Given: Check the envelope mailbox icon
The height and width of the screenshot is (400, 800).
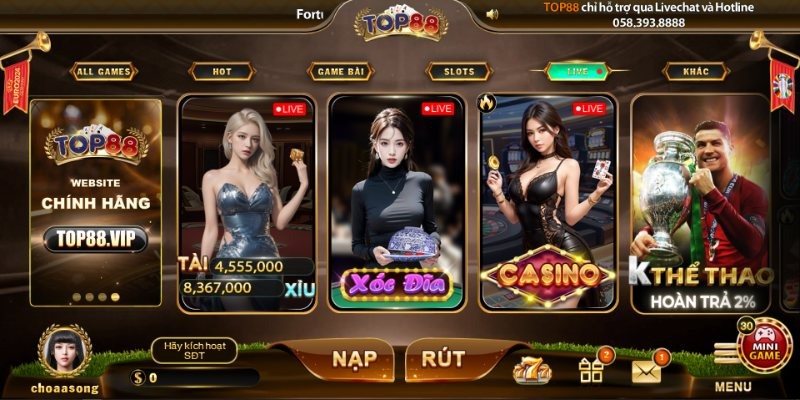Looking at the screenshot, I should click(x=647, y=371).
